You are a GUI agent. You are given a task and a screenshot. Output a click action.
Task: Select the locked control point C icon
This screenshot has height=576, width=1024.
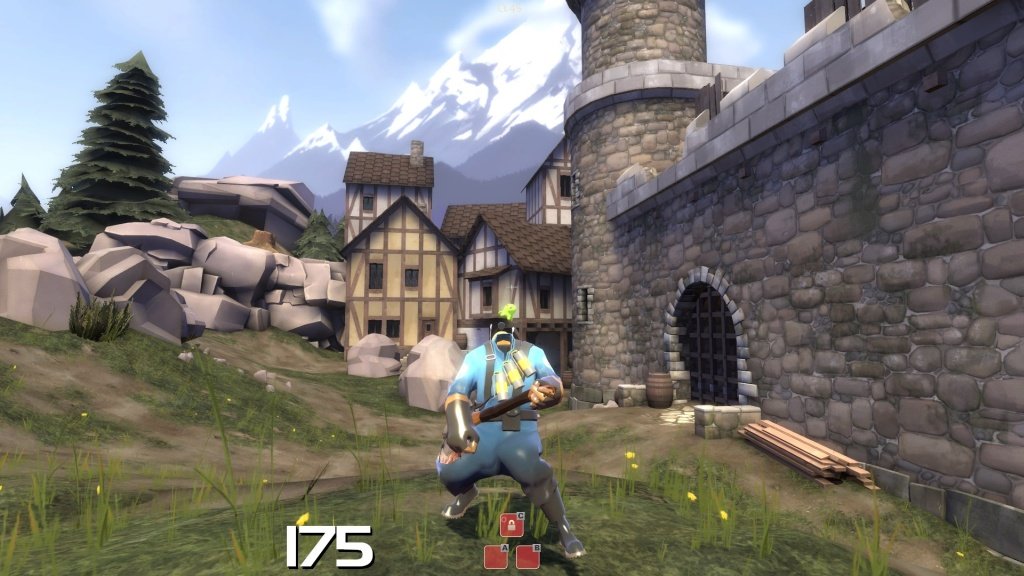point(512,525)
